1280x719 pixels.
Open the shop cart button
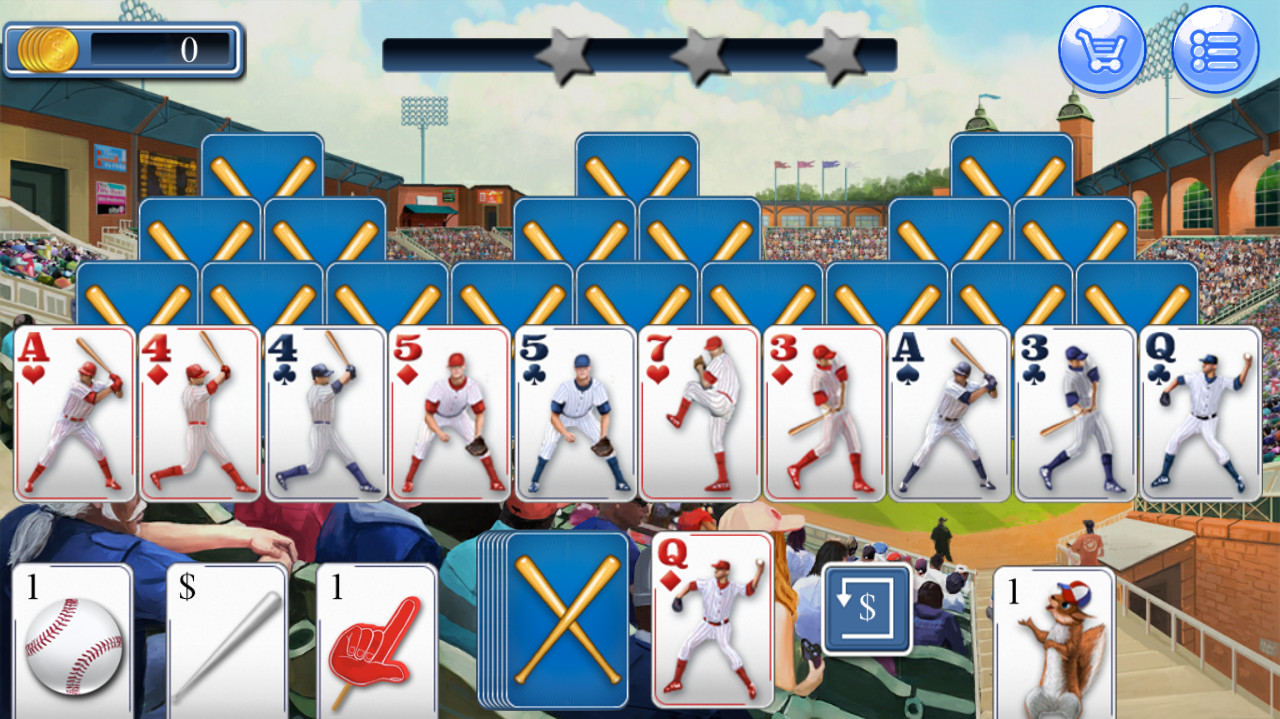pos(1102,49)
